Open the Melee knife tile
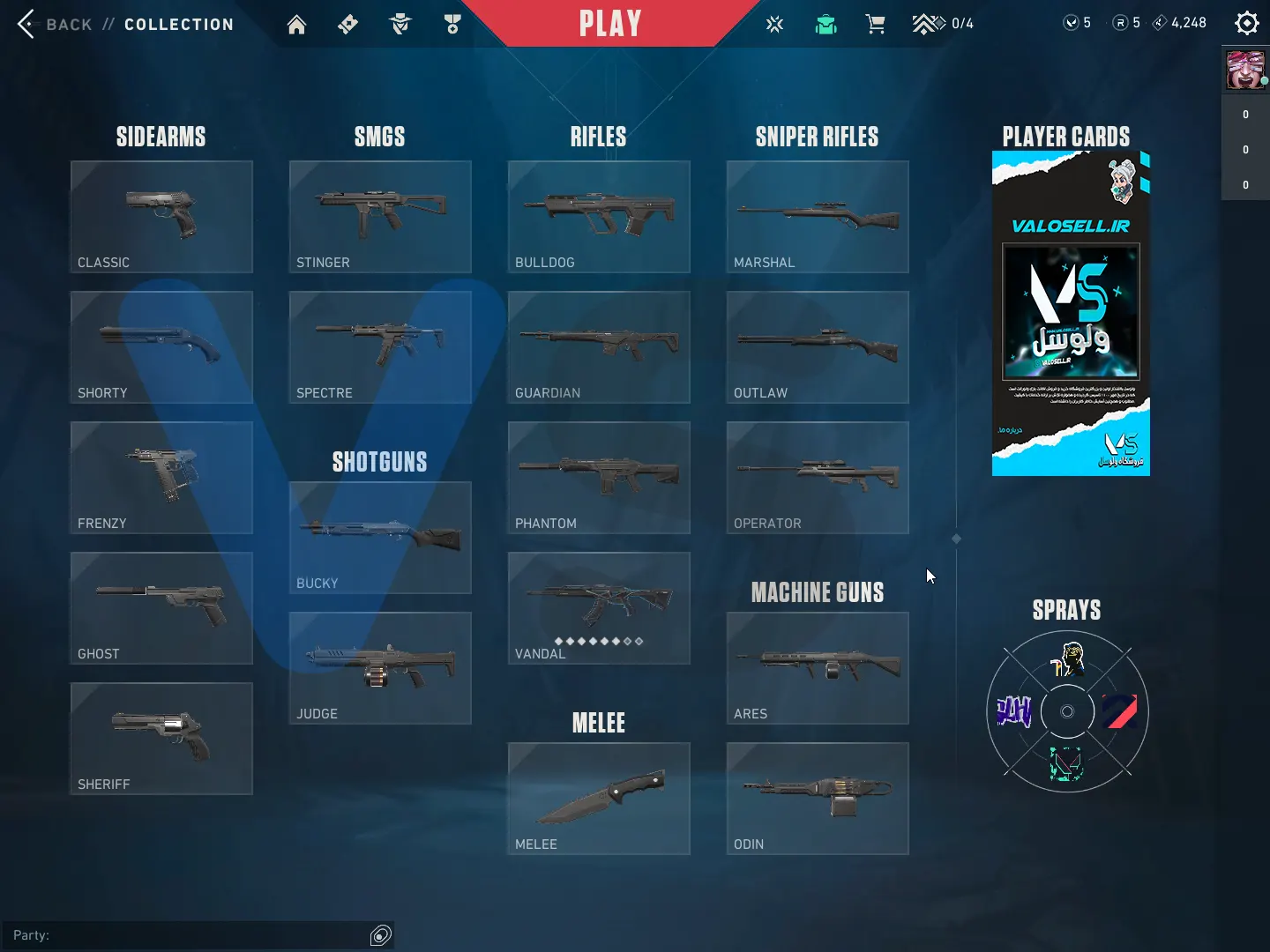 pyautogui.click(x=599, y=799)
